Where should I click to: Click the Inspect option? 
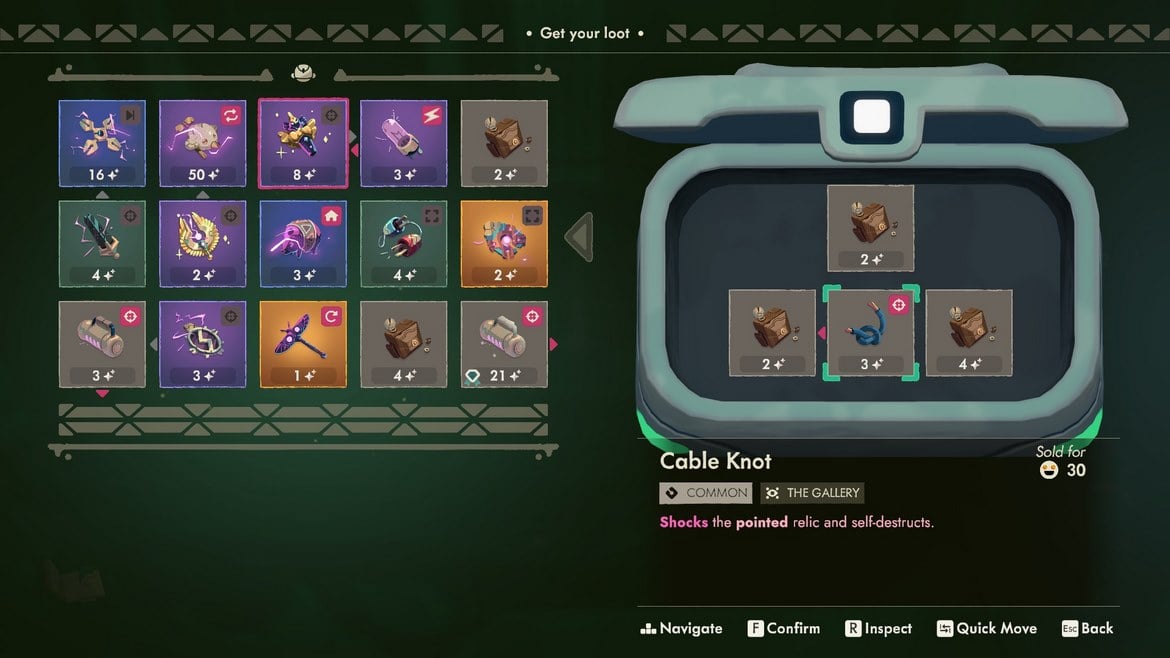click(879, 629)
